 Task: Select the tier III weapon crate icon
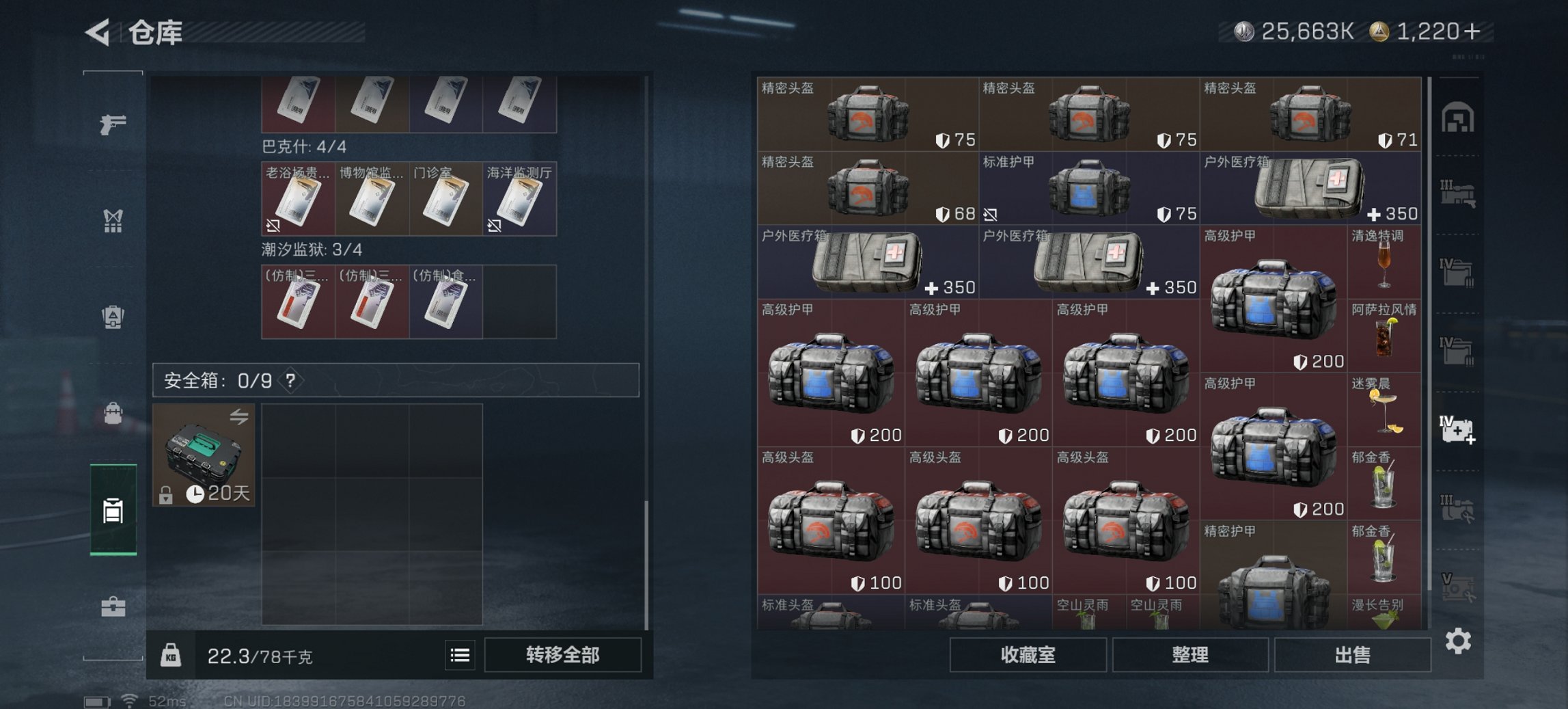click(x=1457, y=191)
